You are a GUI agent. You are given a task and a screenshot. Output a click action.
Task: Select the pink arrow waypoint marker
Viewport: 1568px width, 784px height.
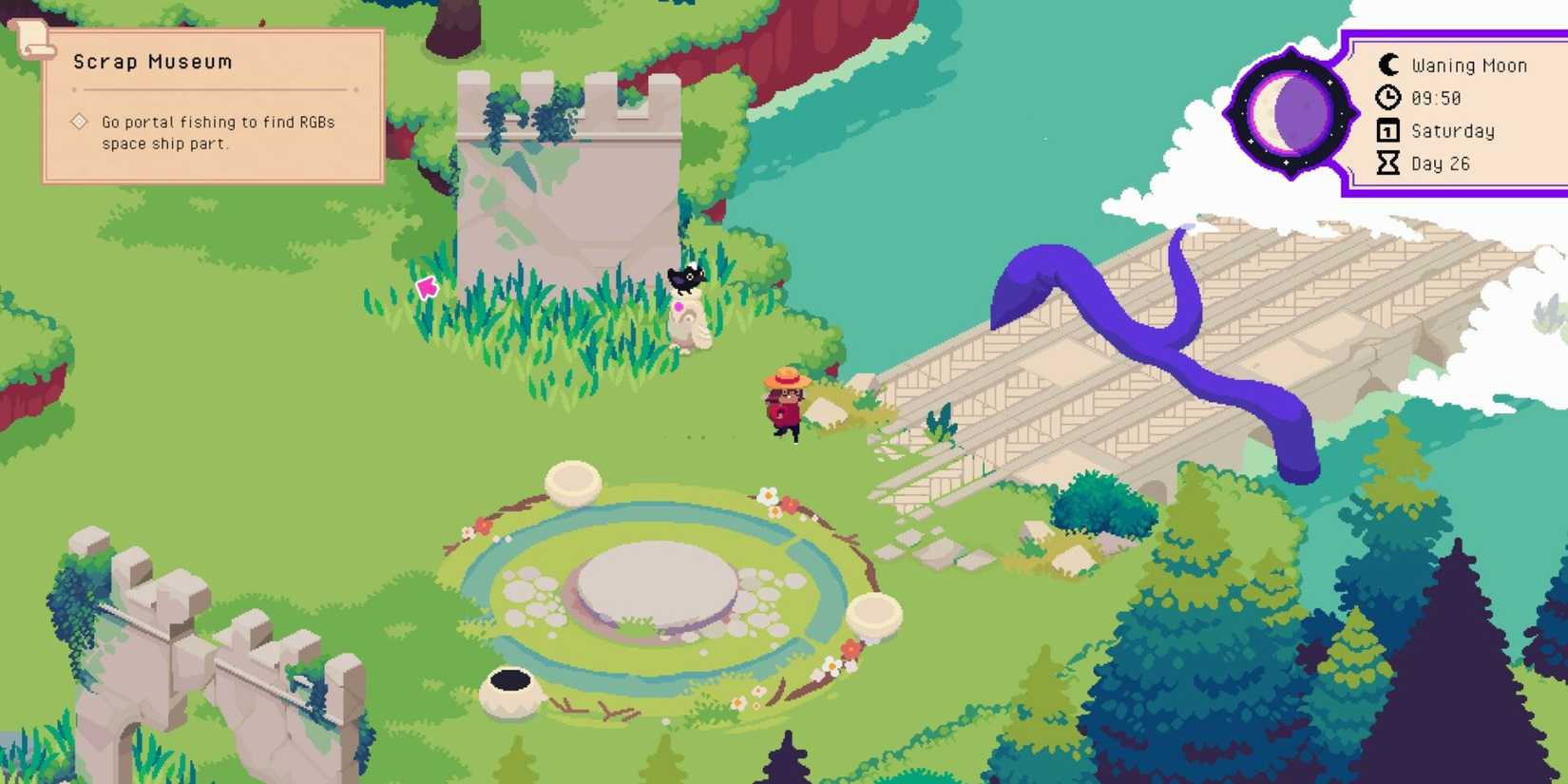point(429,287)
